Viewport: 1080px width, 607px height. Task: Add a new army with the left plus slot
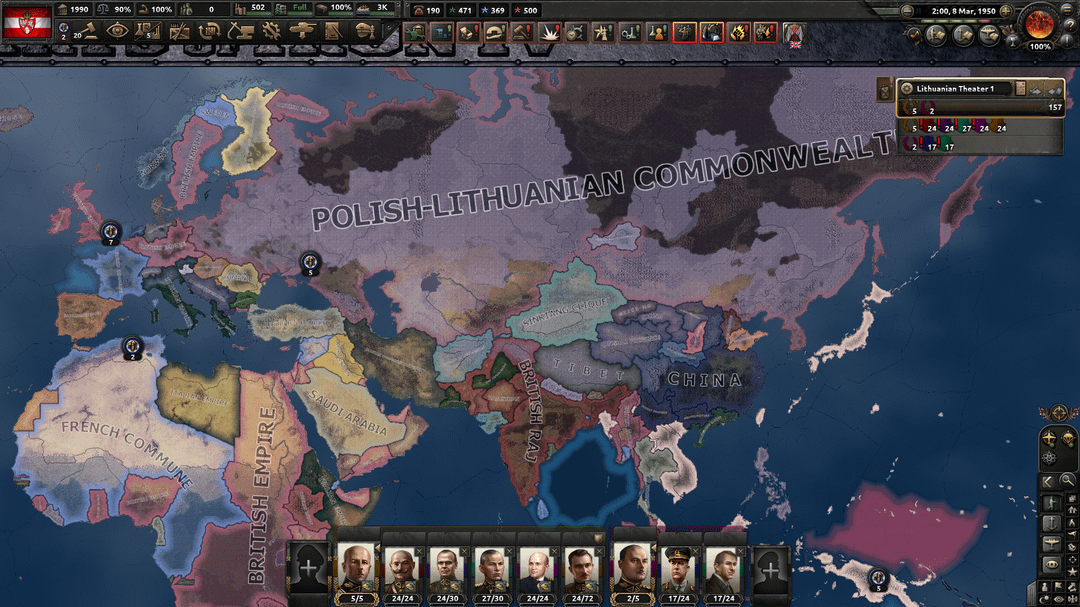[309, 568]
